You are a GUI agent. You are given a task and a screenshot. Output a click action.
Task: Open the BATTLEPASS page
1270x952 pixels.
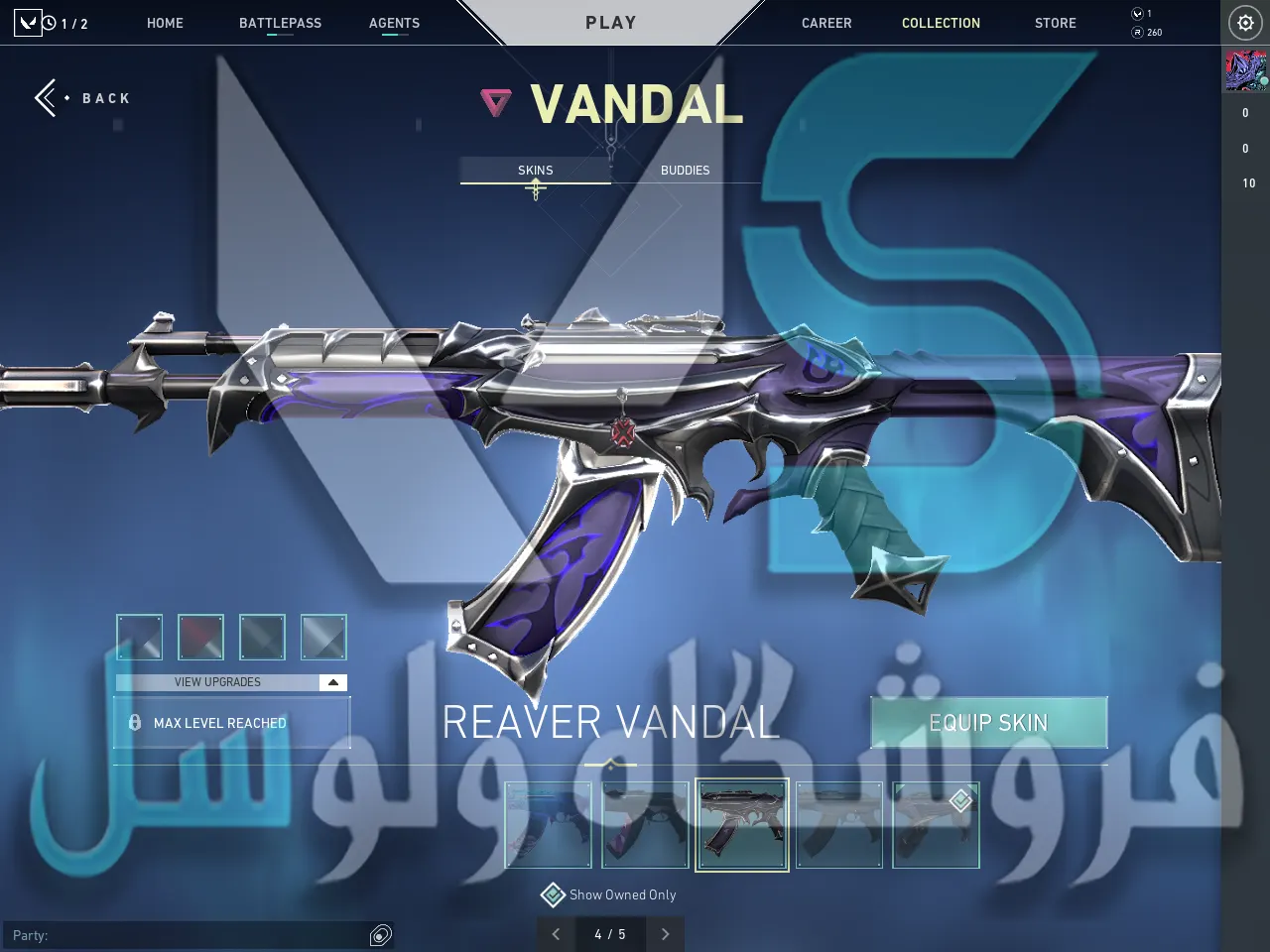coord(280,23)
